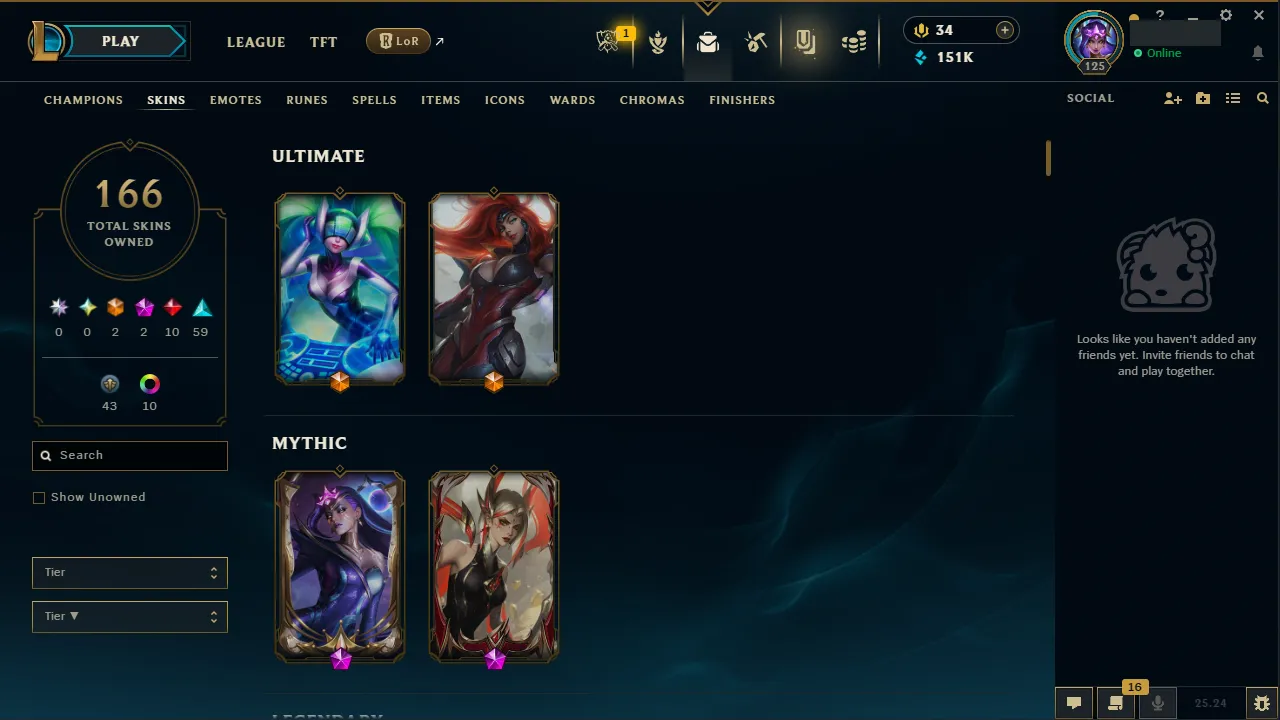Open the Worlds event hub with notification badge
The height and width of the screenshot is (720, 1280).
[610, 41]
